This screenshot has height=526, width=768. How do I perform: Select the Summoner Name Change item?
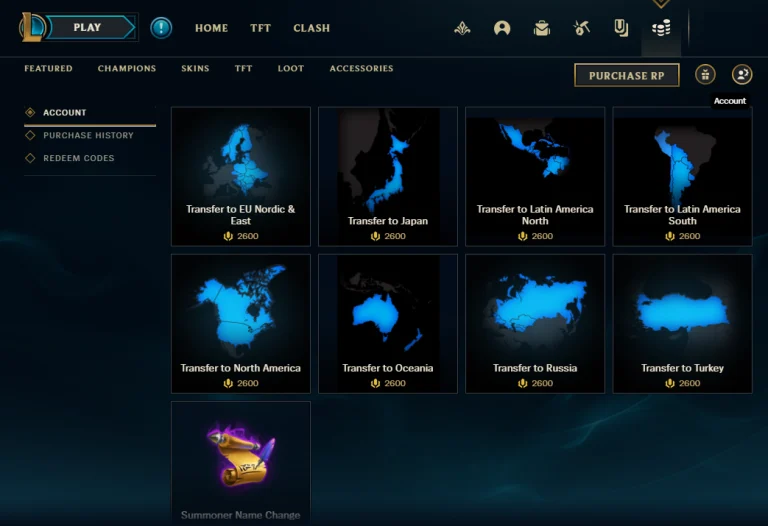pyautogui.click(x=241, y=462)
